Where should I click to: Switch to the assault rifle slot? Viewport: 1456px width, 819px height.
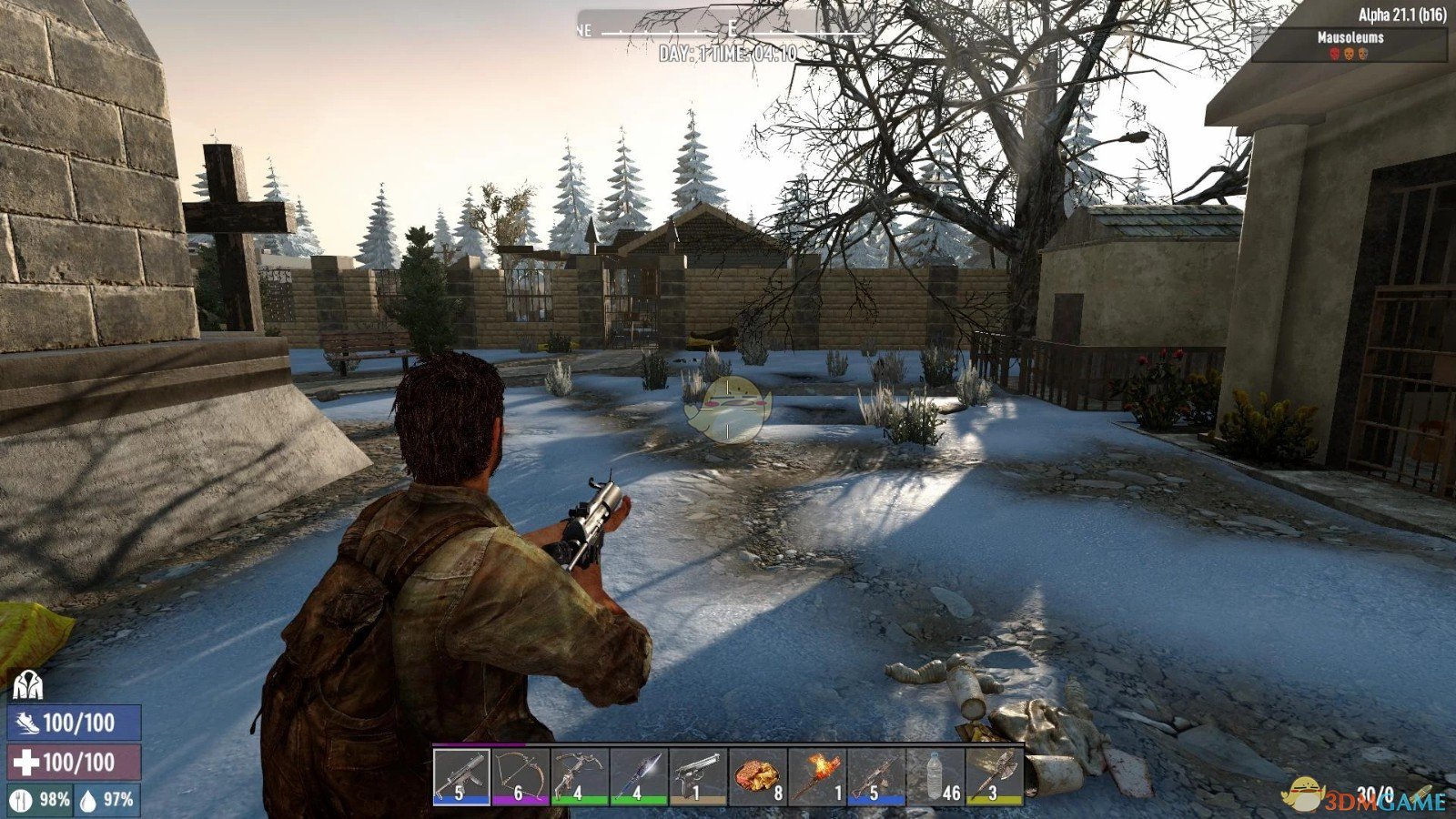[875, 776]
